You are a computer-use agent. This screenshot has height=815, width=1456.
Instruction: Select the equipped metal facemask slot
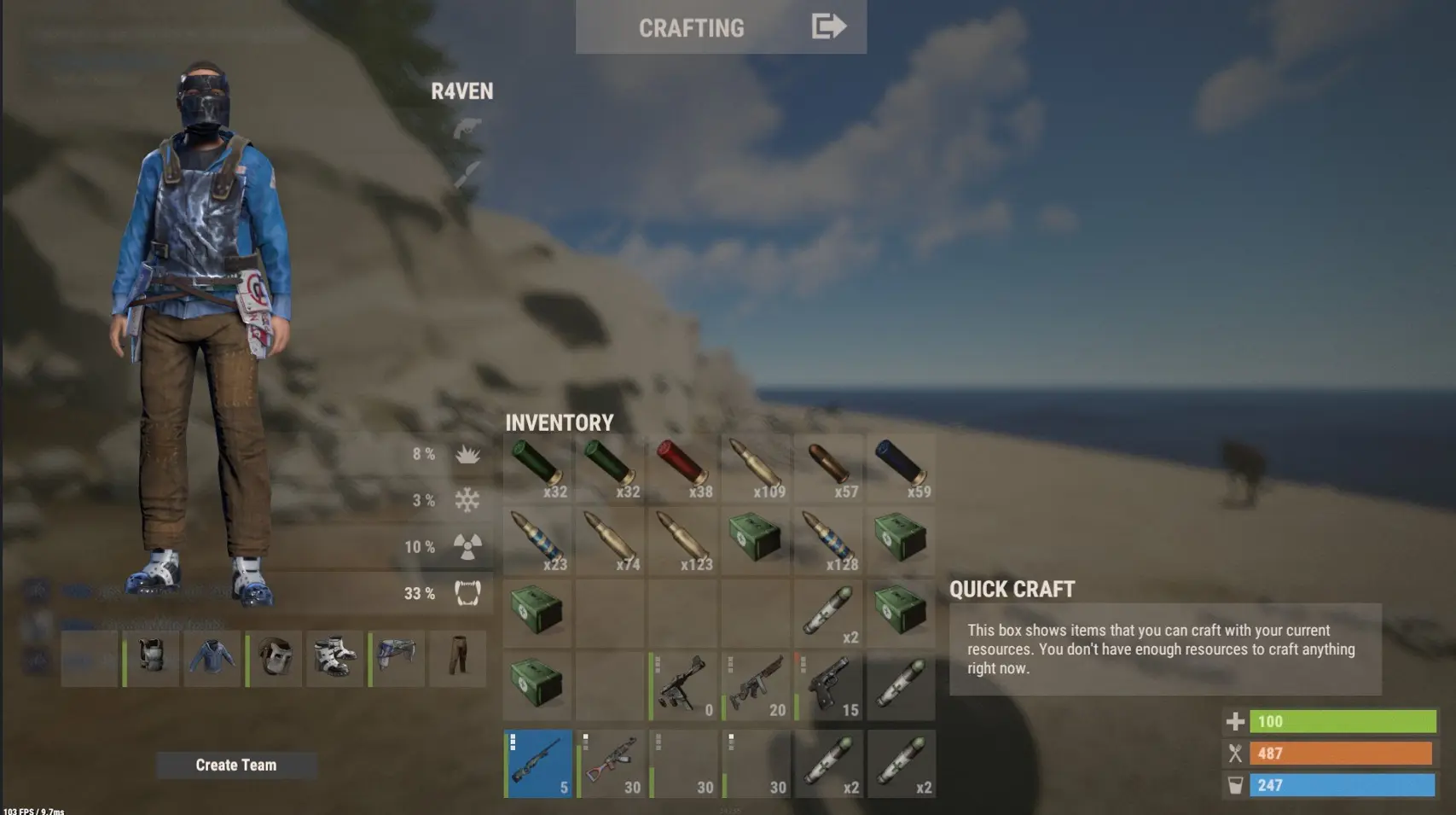(274, 658)
